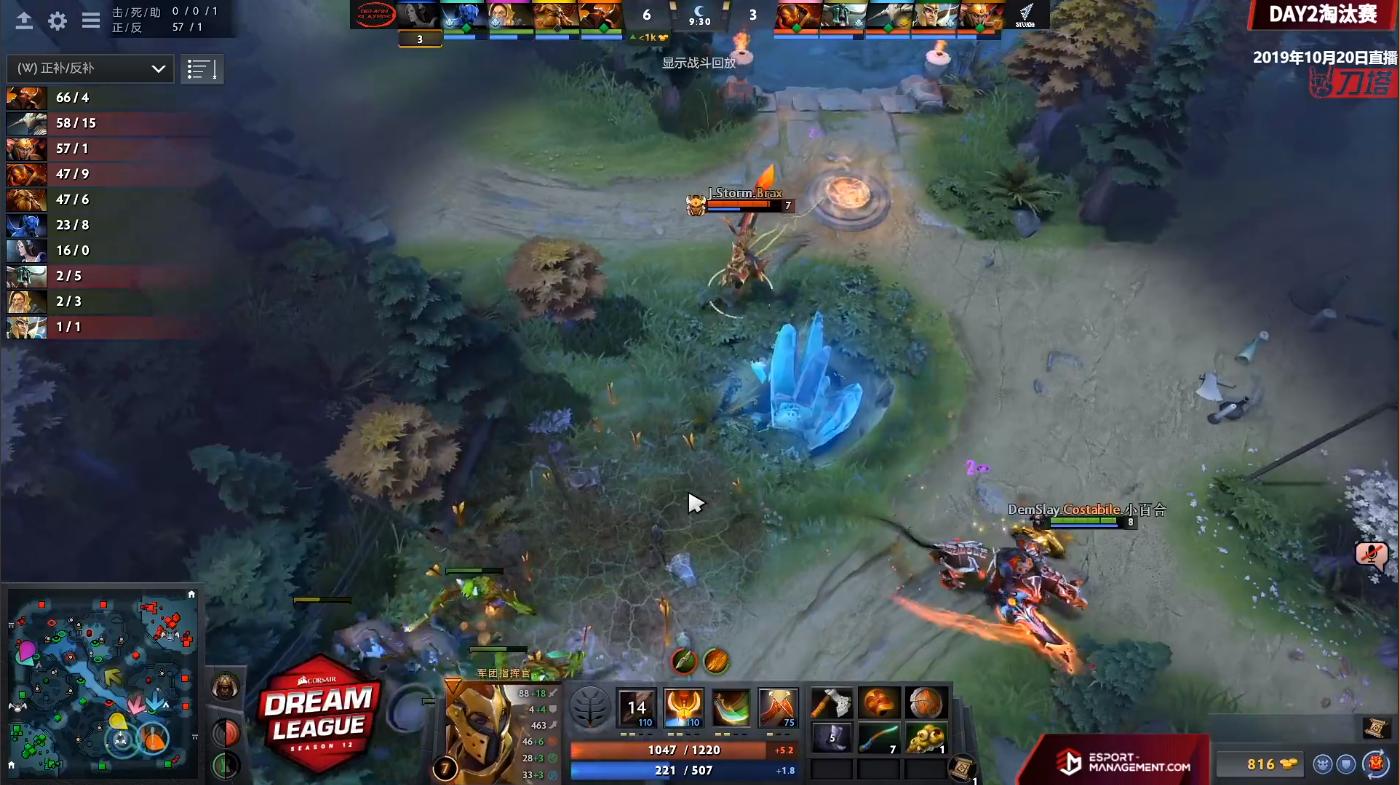
Task: Open Legion Commander's talent tree
Action: pos(589,706)
